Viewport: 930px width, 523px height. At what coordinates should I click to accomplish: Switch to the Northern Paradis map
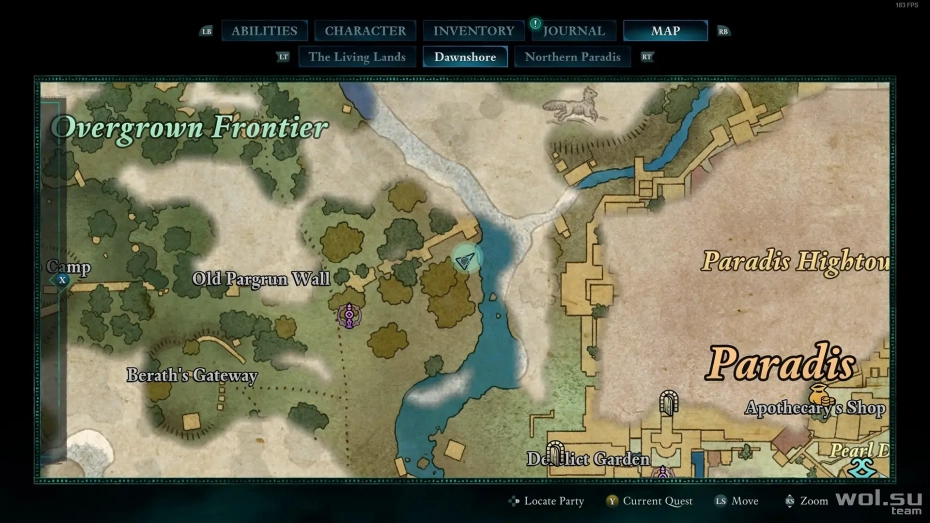click(573, 57)
